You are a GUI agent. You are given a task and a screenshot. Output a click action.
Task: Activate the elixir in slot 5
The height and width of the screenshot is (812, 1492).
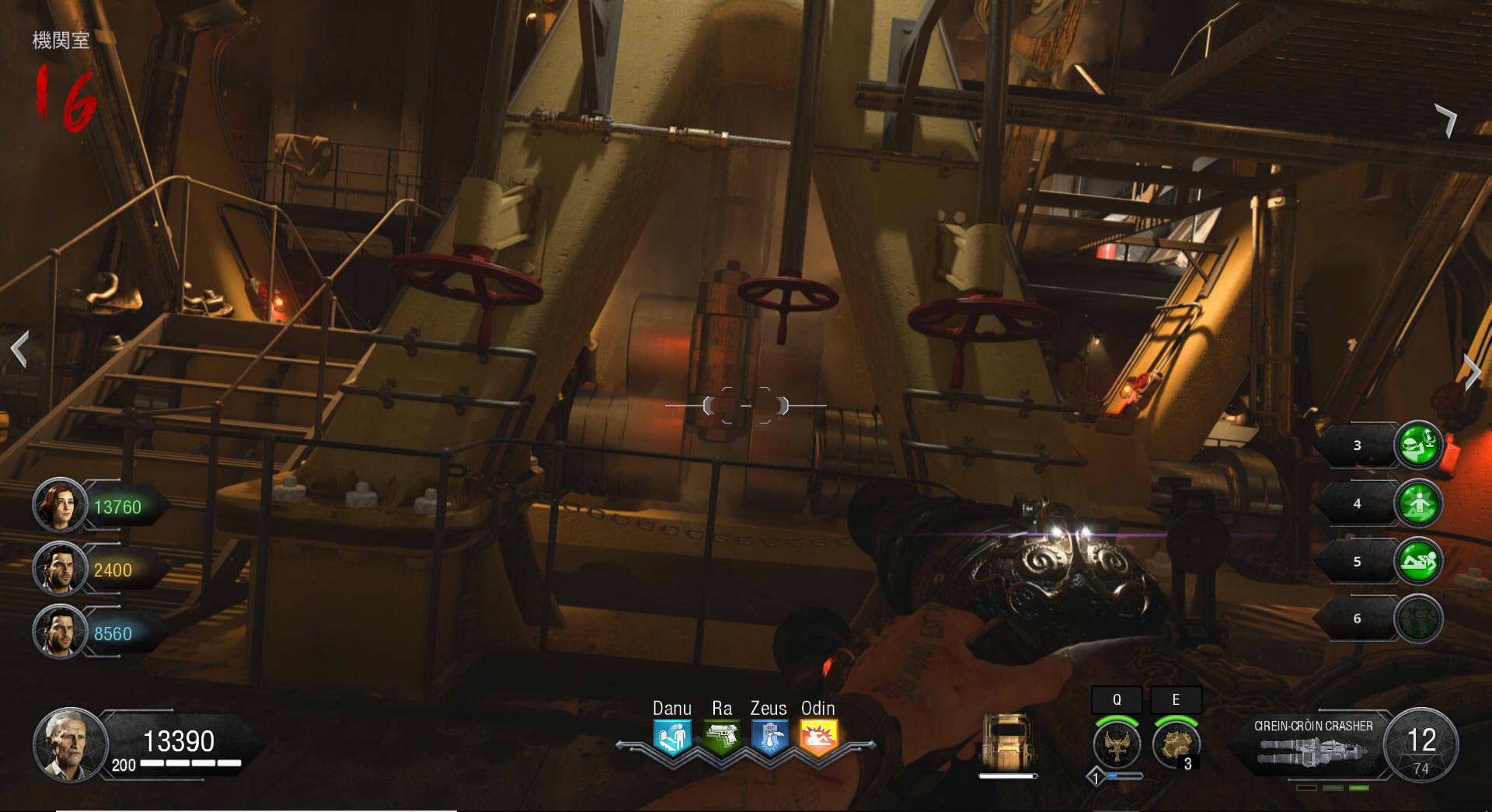(1418, 561)
